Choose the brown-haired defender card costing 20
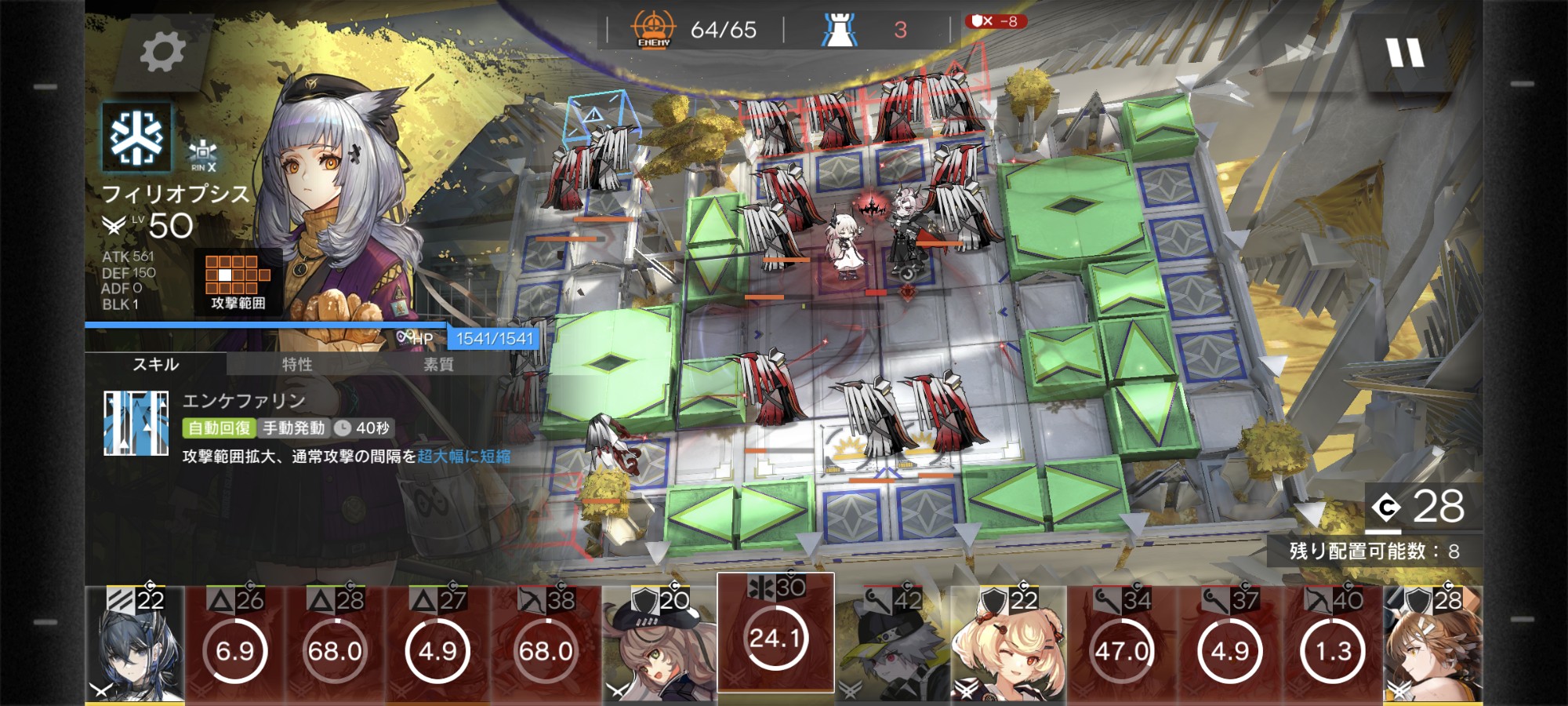The image size is (1568, 706). click(659, 645)
